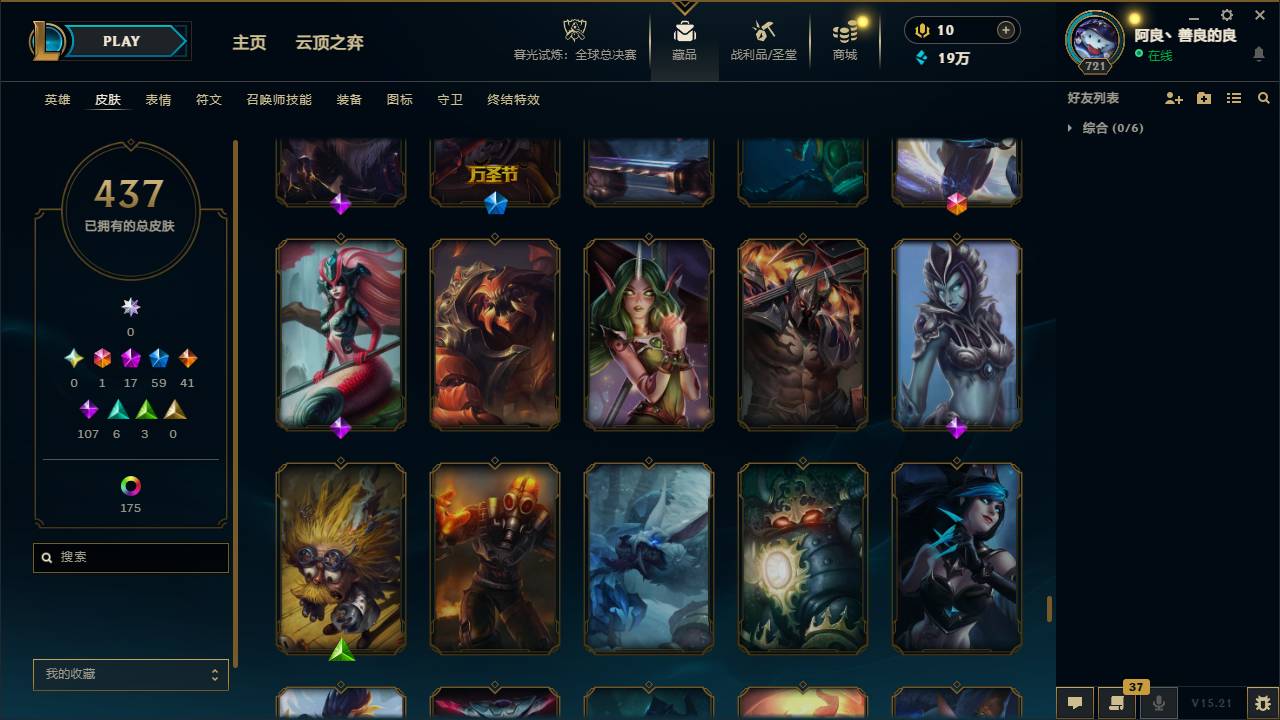
Task: Click the PLAY button
Action: [121, 41]
